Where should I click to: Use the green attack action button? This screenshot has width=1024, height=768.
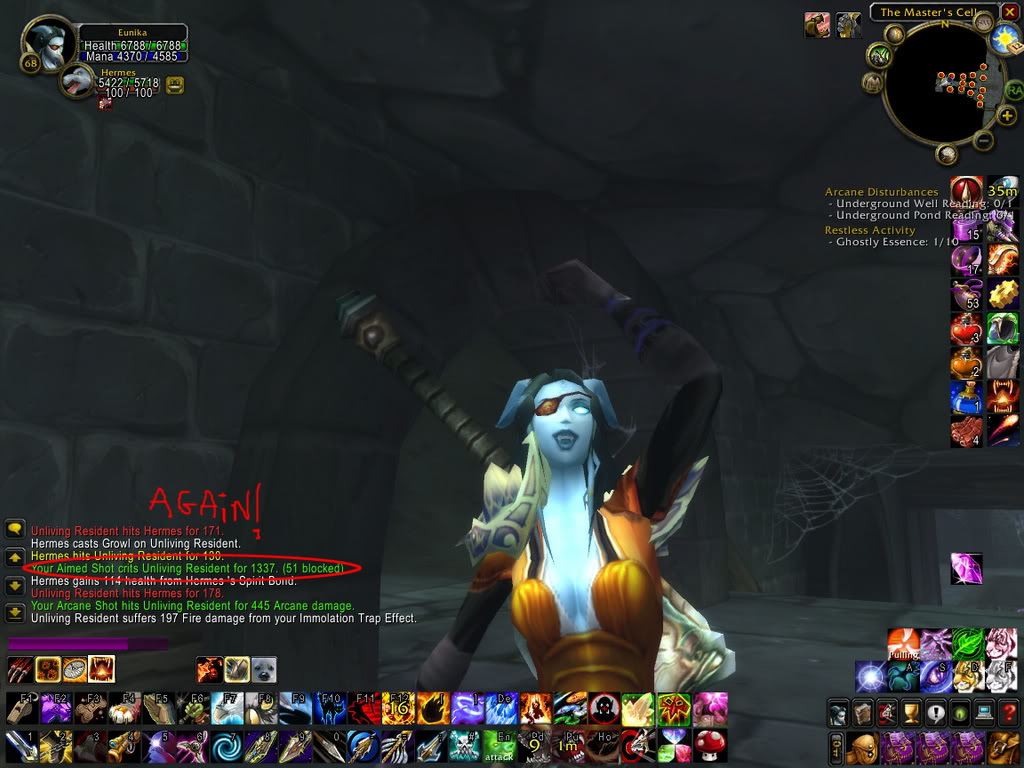500,745
